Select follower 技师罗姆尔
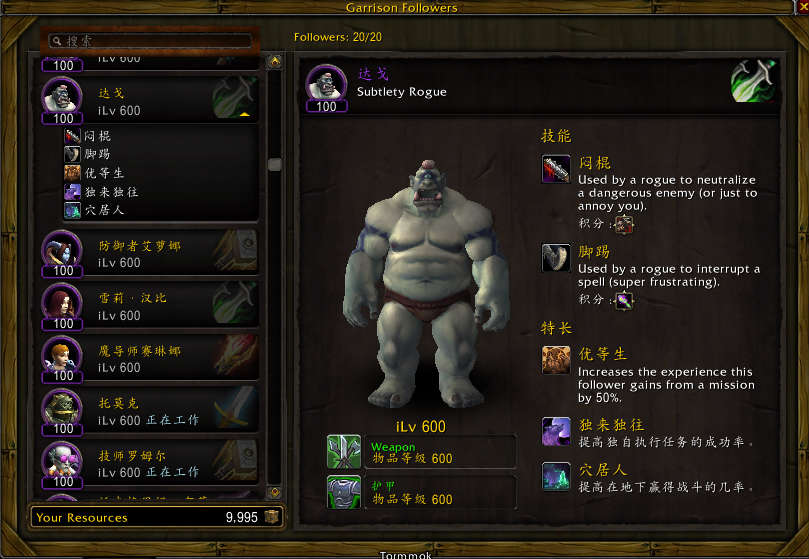 [150, 462]
